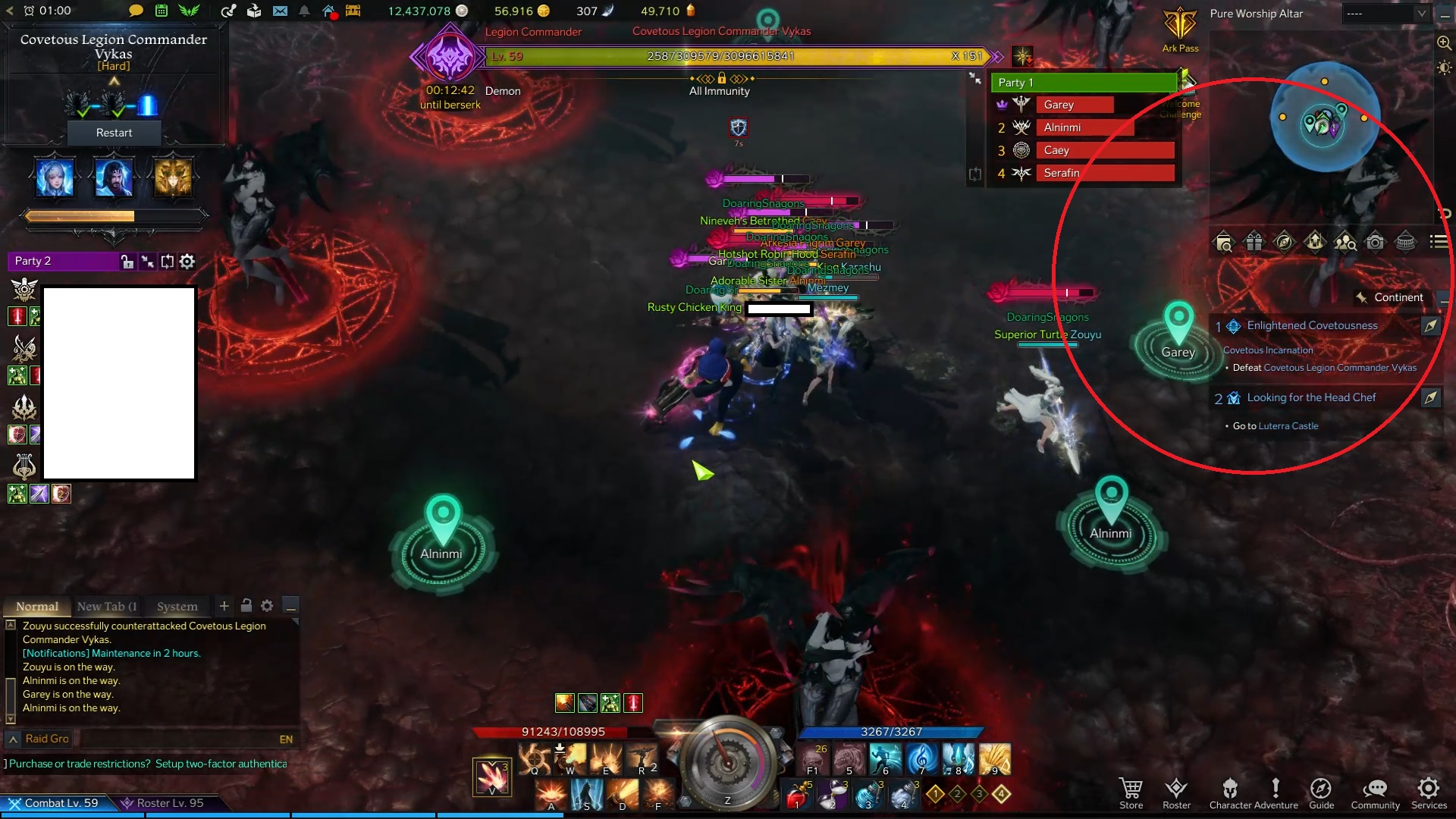
Task: Open the calendar events icon at top
Action: click(160, 11)
